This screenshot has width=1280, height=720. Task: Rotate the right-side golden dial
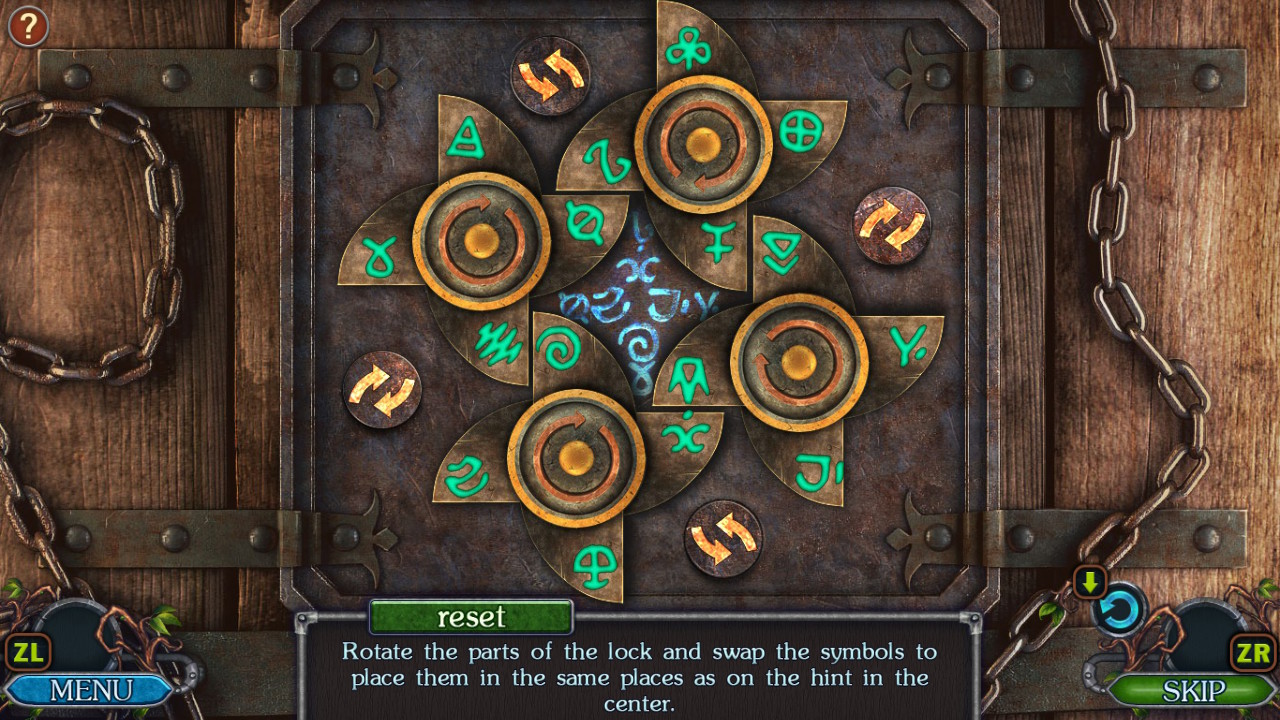click(x=798, y=362)
